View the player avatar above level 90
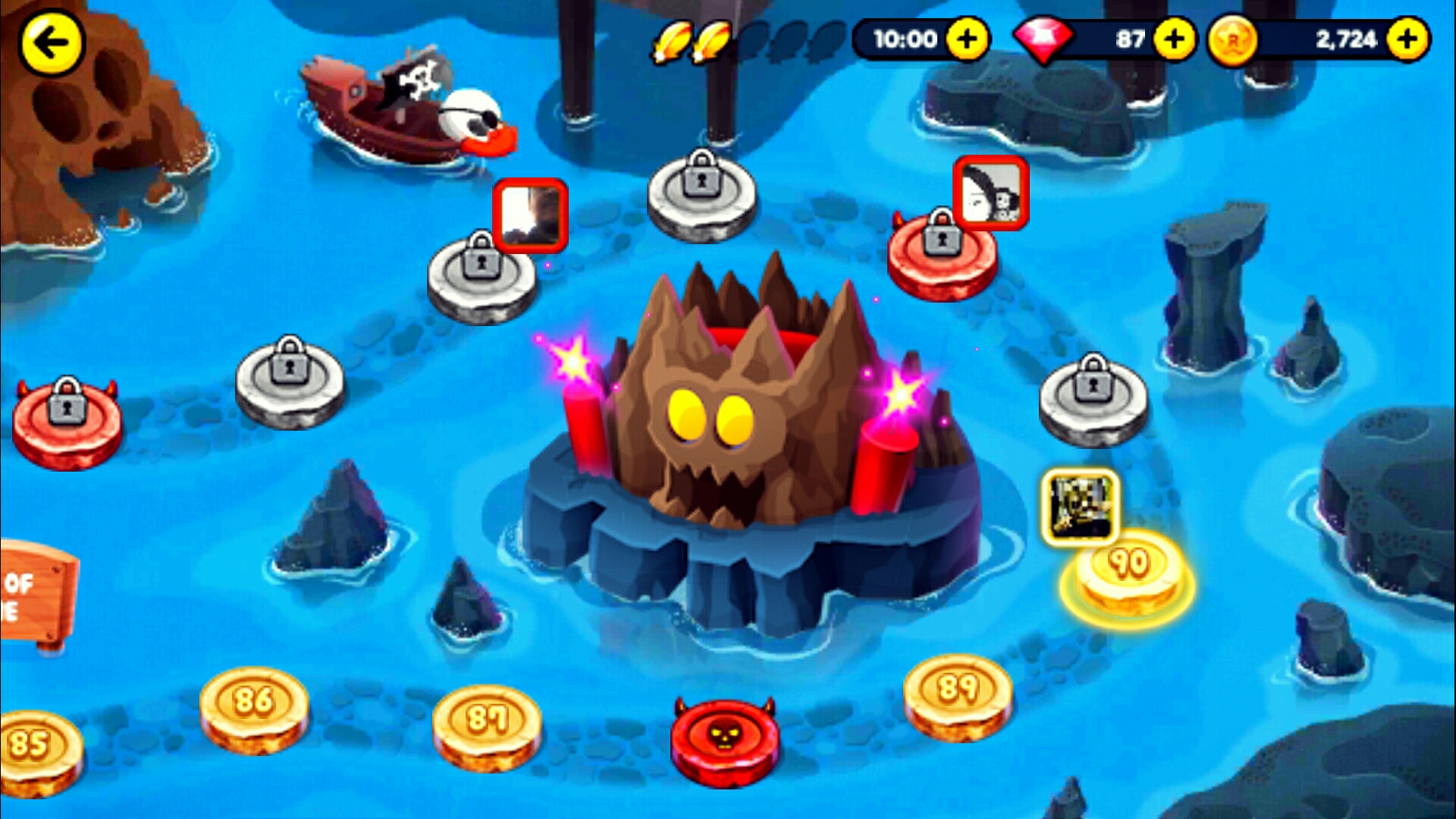 coord(1081,506)
